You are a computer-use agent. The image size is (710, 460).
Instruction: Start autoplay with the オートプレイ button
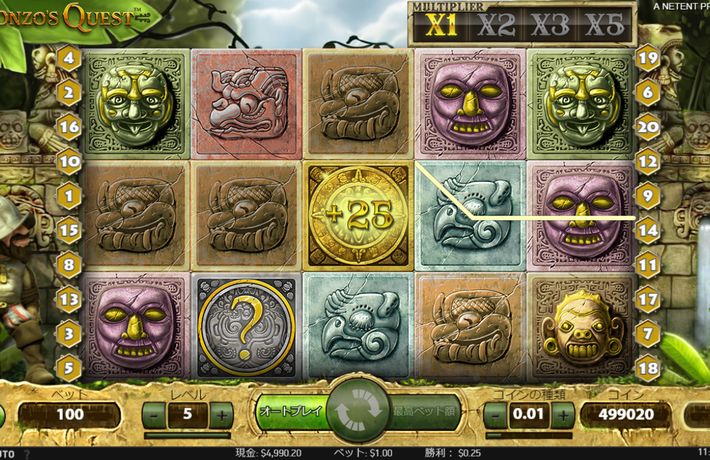click(288, 412)
